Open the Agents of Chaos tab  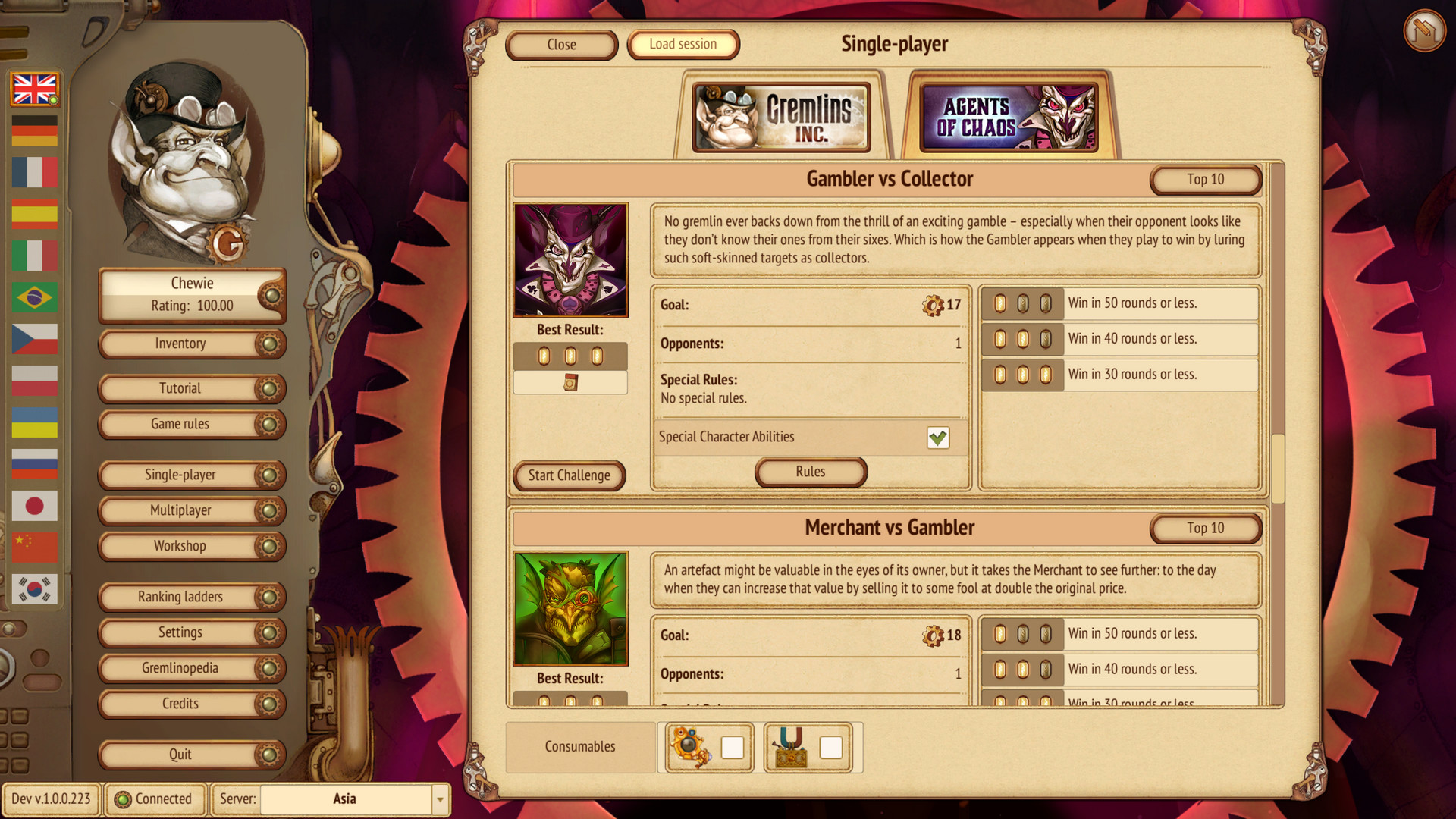(x=1009, y=118)
